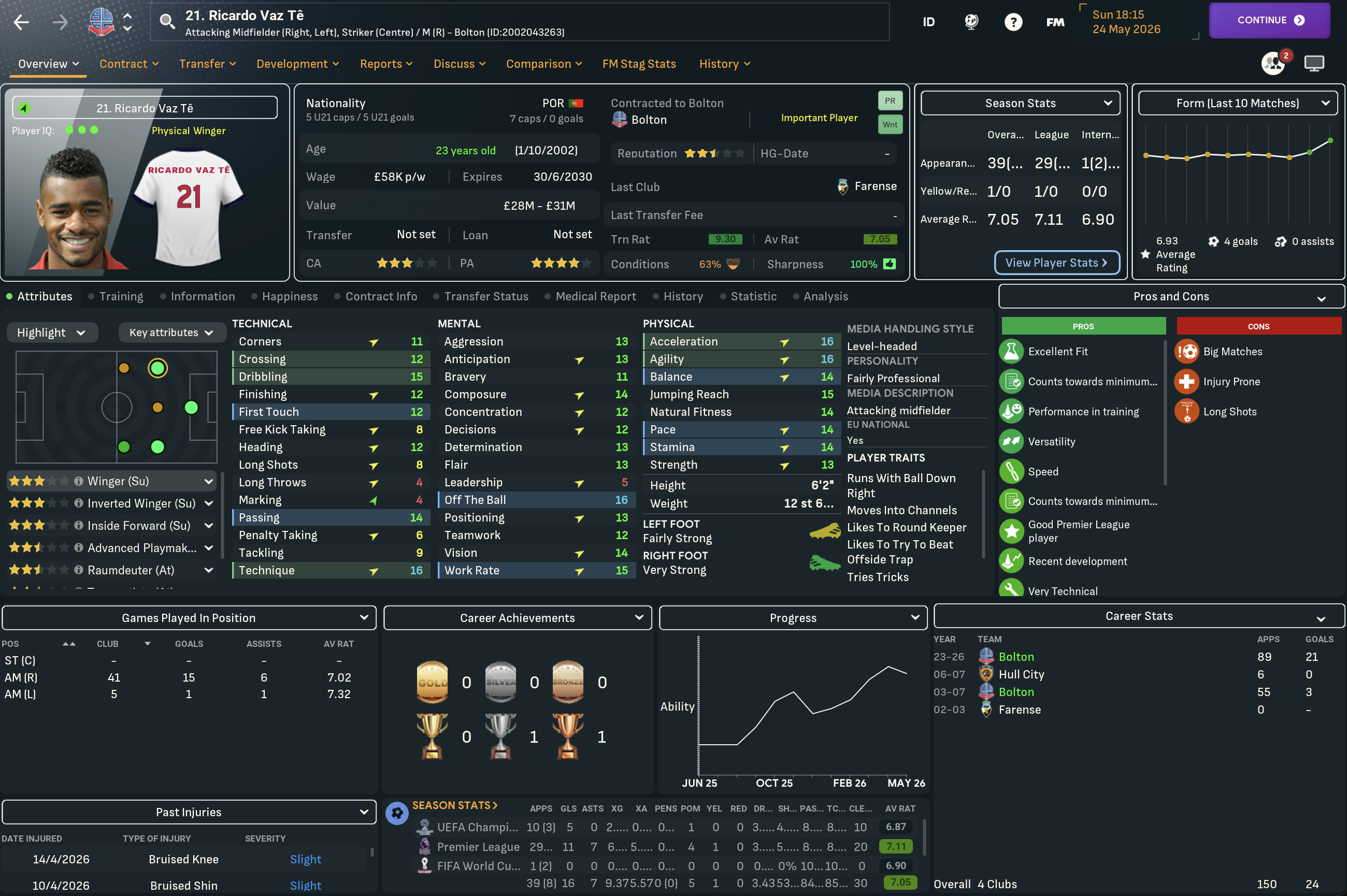
Task: Click the back navigation arrow
Action: point(21,22)
